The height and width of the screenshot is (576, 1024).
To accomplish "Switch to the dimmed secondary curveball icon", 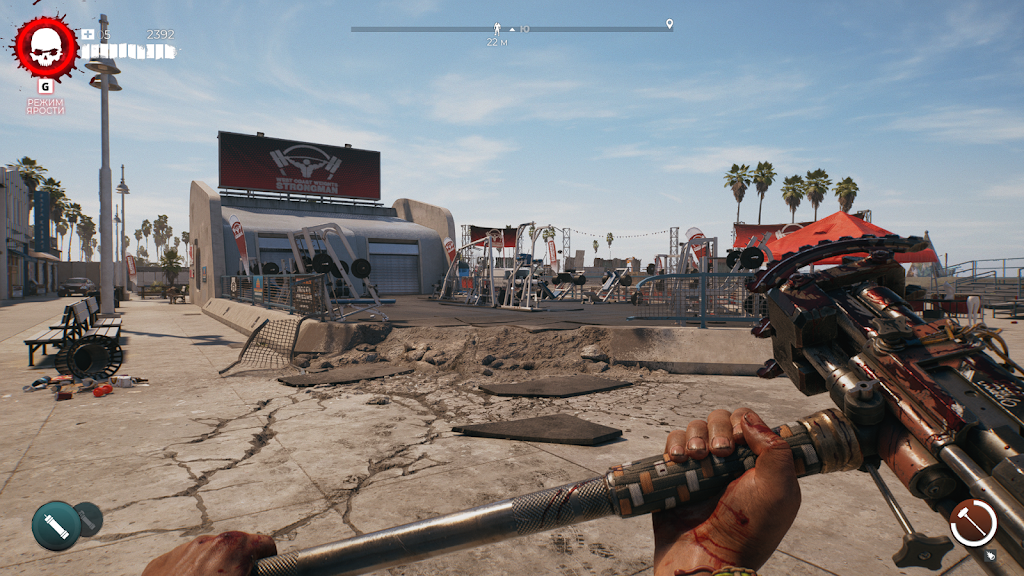I will (x=89, y=517).
